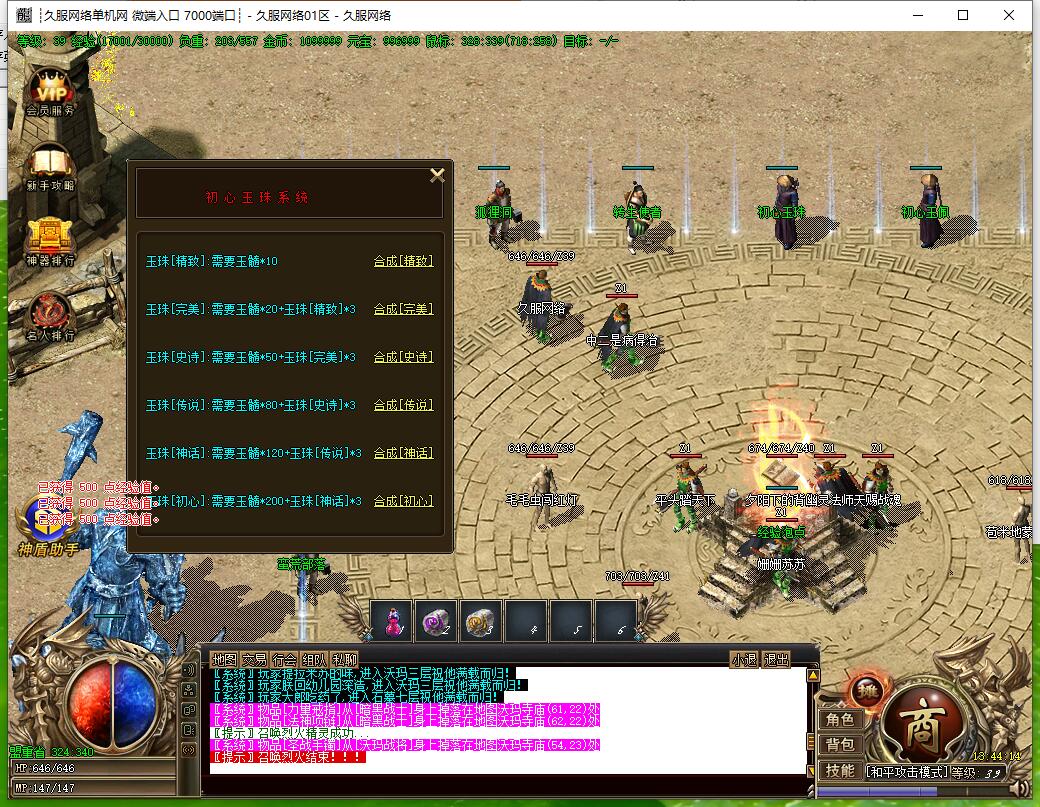Click the 合成[史诗] link

(403, 357)
